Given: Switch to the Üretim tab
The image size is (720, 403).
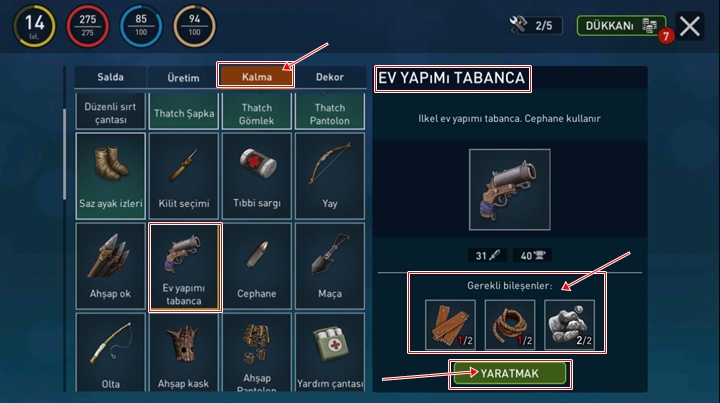Looking at the screenshot, I should [x=182, y=77].
